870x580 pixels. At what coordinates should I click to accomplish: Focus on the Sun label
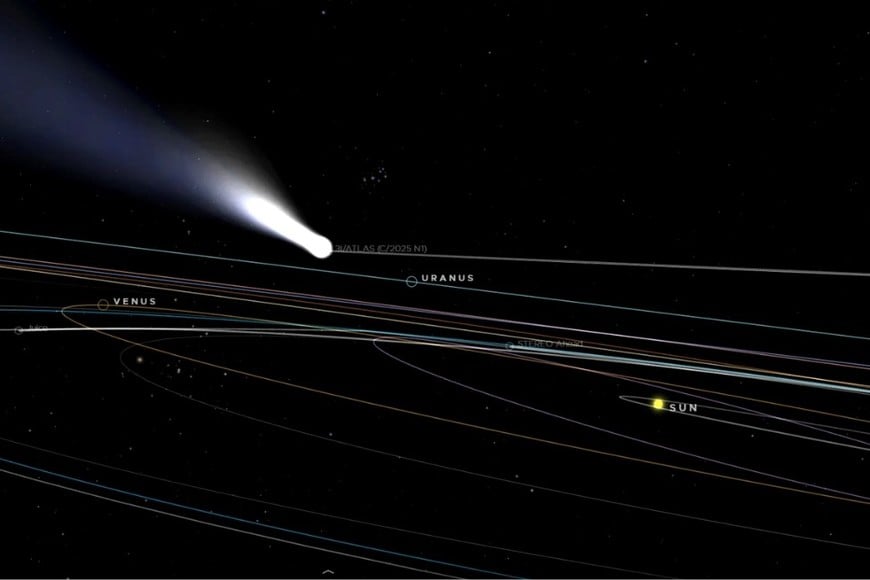(683, 408)
